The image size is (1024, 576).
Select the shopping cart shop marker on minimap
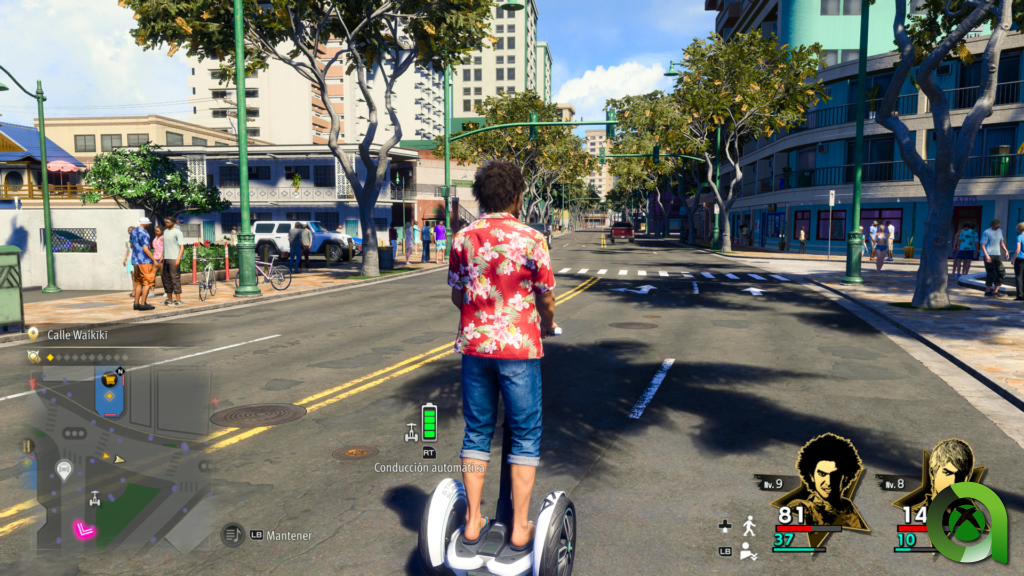pos(109,380)
